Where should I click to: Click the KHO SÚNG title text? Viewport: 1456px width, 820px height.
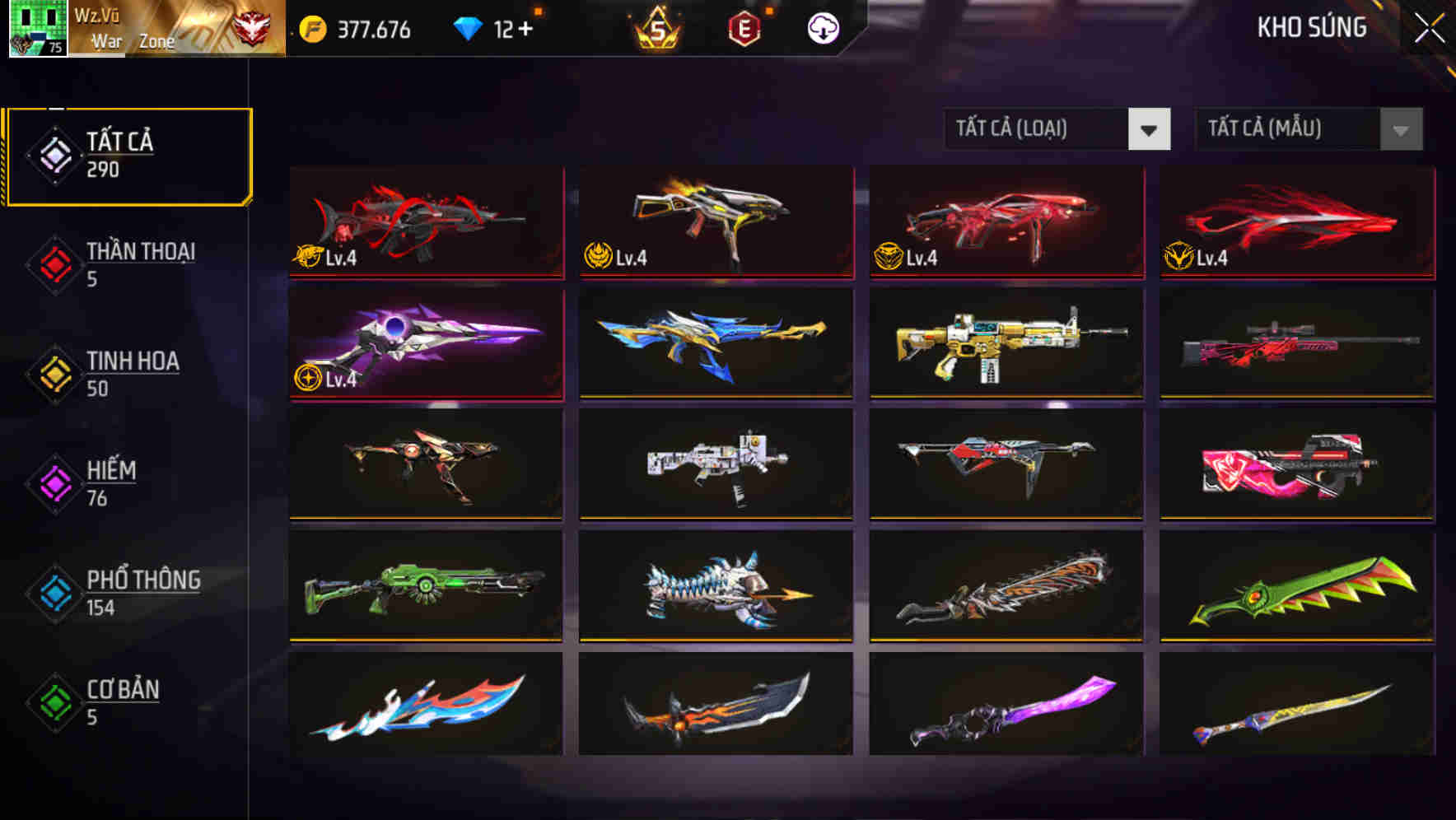point(1311,27)
